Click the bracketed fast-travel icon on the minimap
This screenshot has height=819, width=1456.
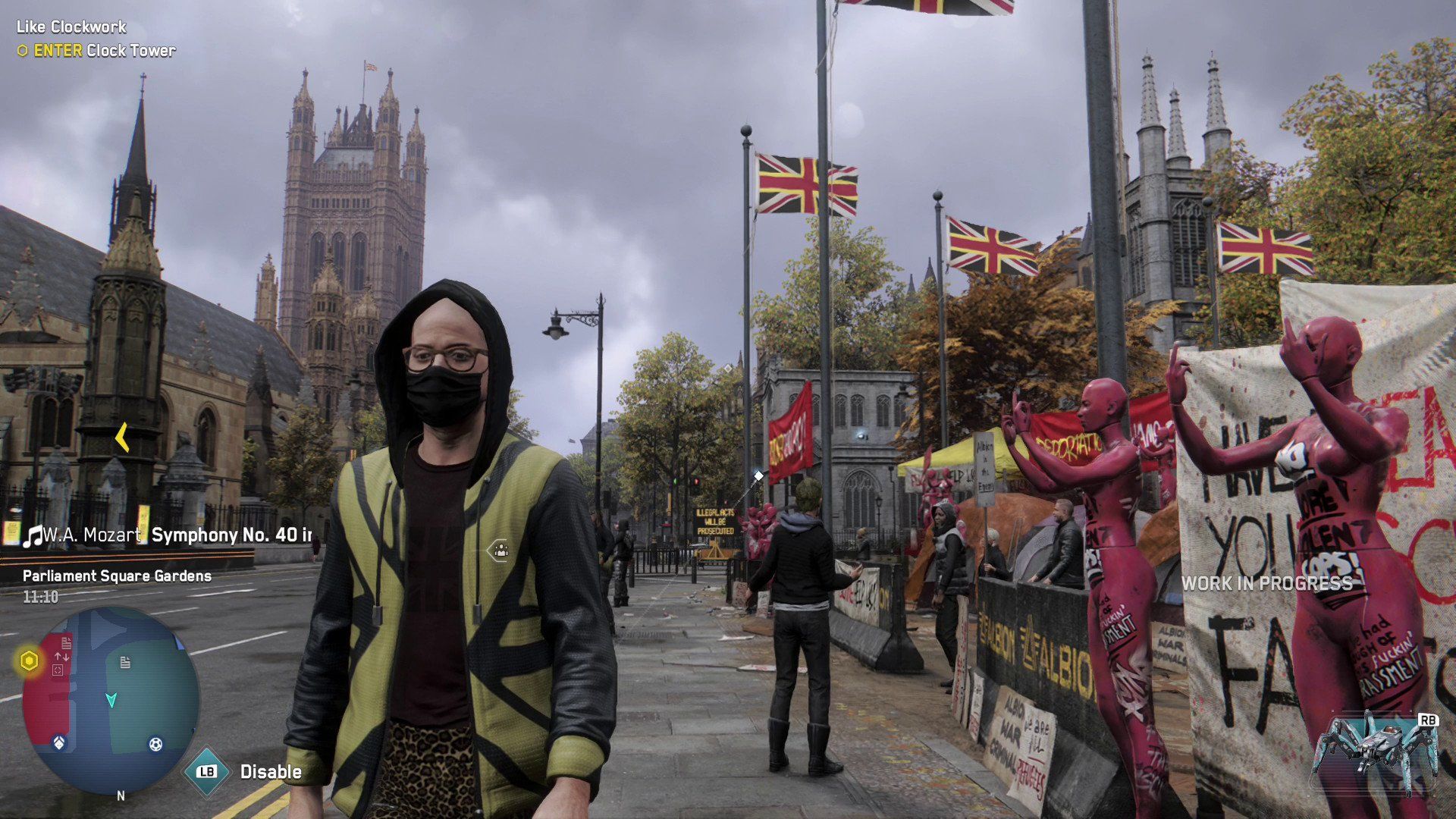coord(58,669)
